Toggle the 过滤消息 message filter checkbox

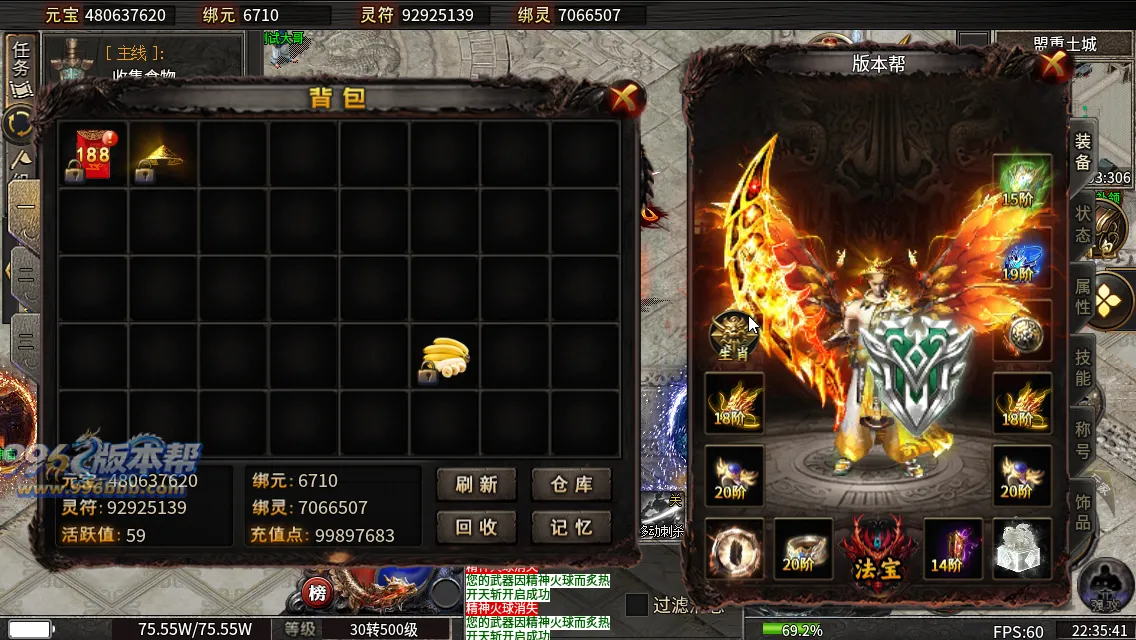pyautogui.click(x=636, y=605)
